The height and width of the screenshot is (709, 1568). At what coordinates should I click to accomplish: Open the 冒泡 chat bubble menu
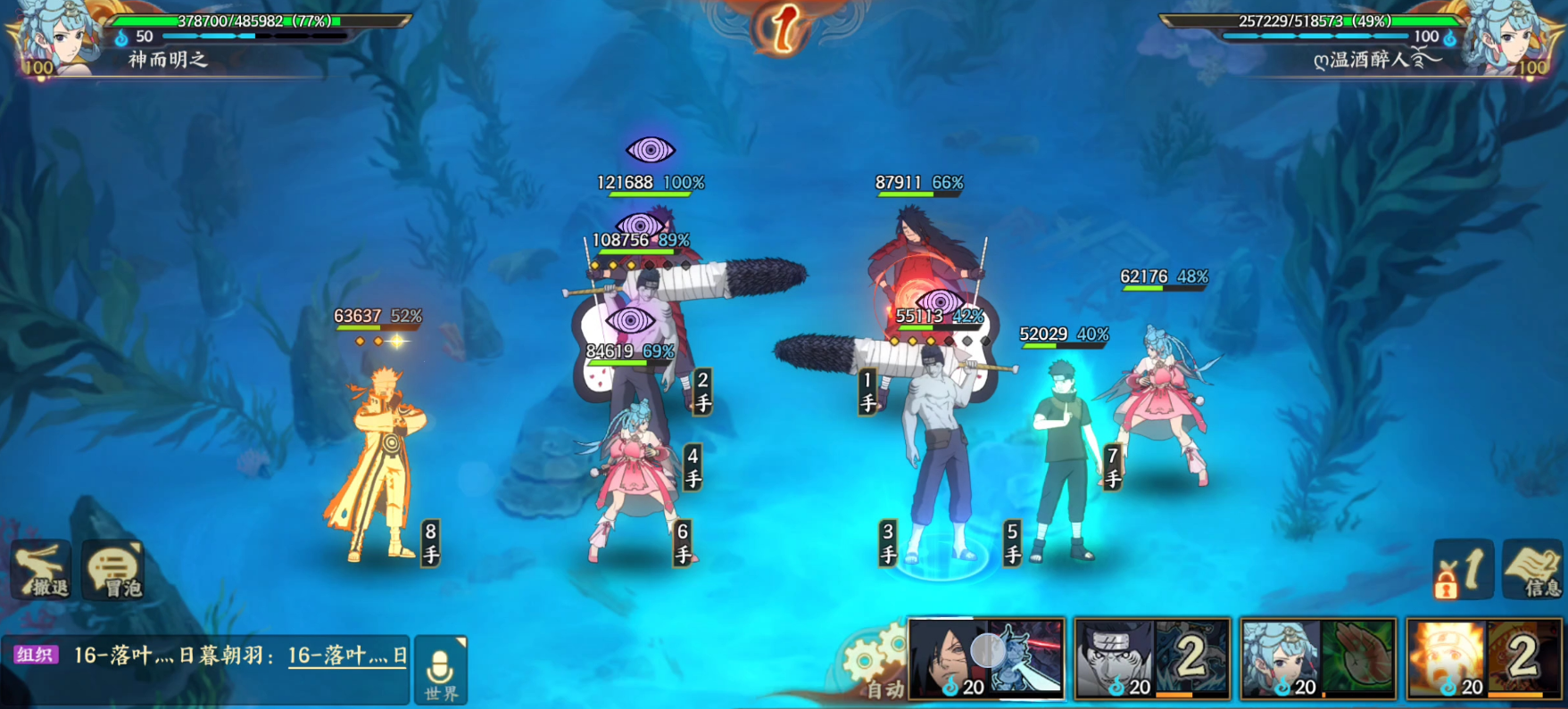(x=114, y=571)
